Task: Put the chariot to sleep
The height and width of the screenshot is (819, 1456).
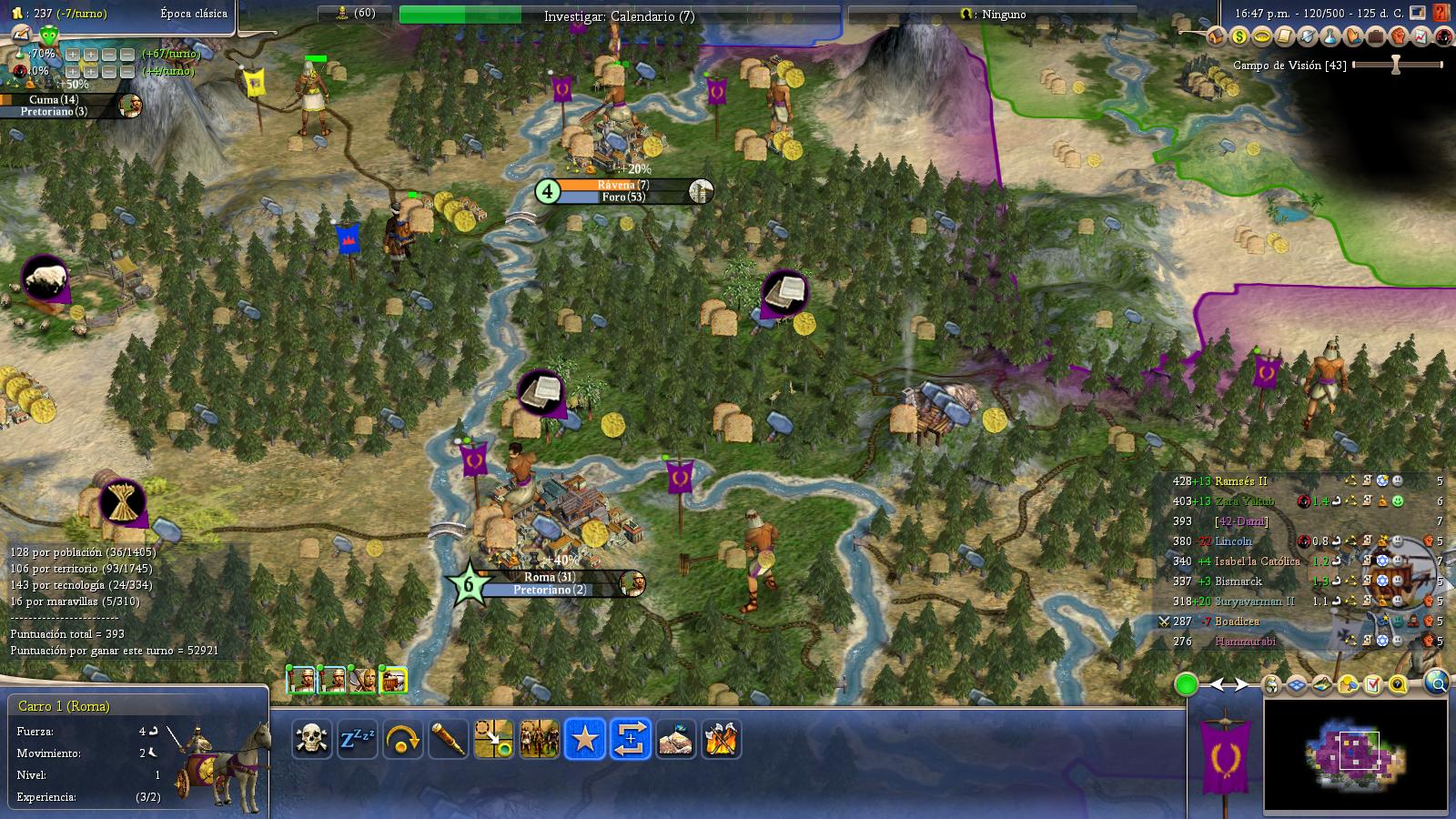Action: tap(357, 739)
